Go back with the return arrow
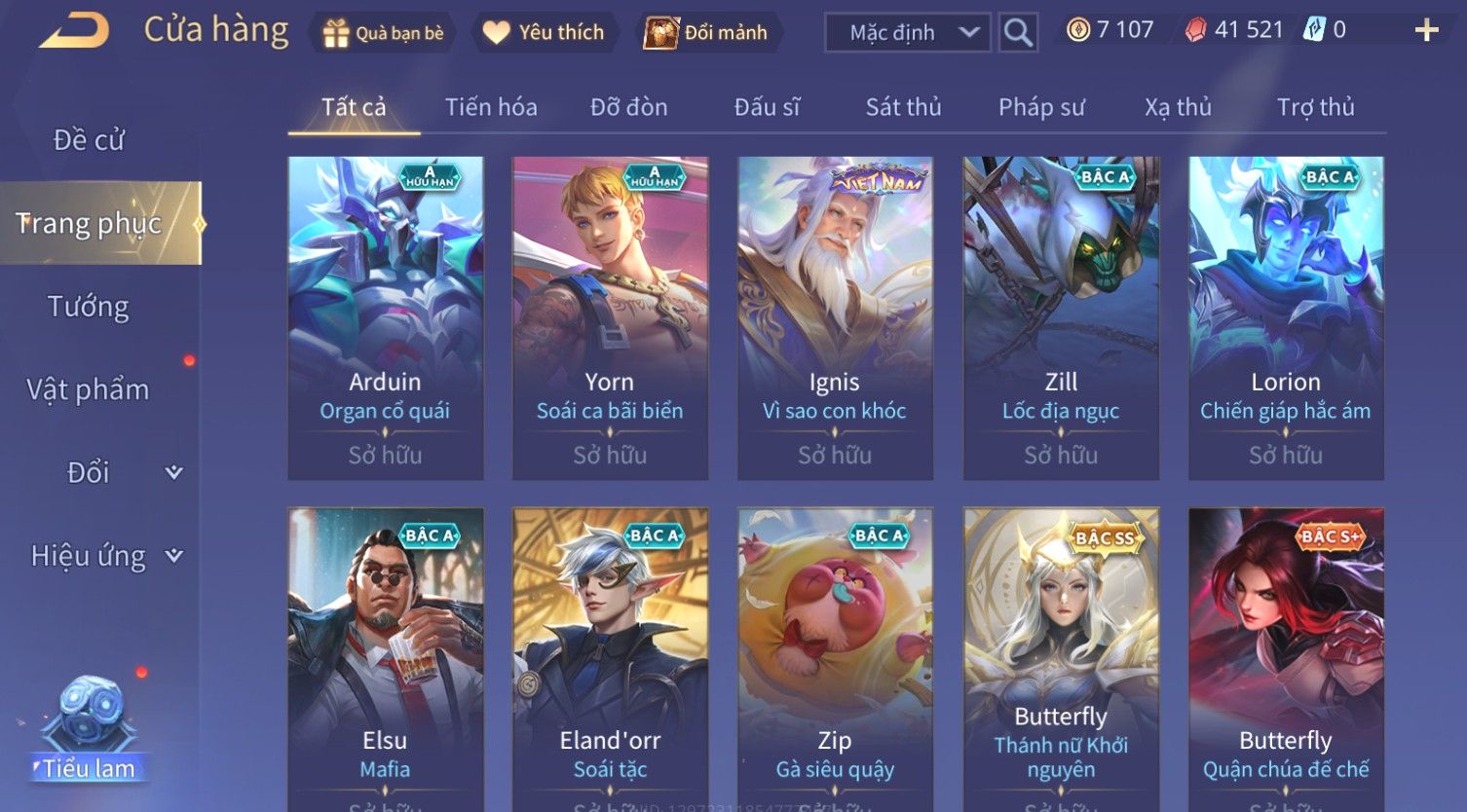1467x812 pixels. tap(75, 30)
